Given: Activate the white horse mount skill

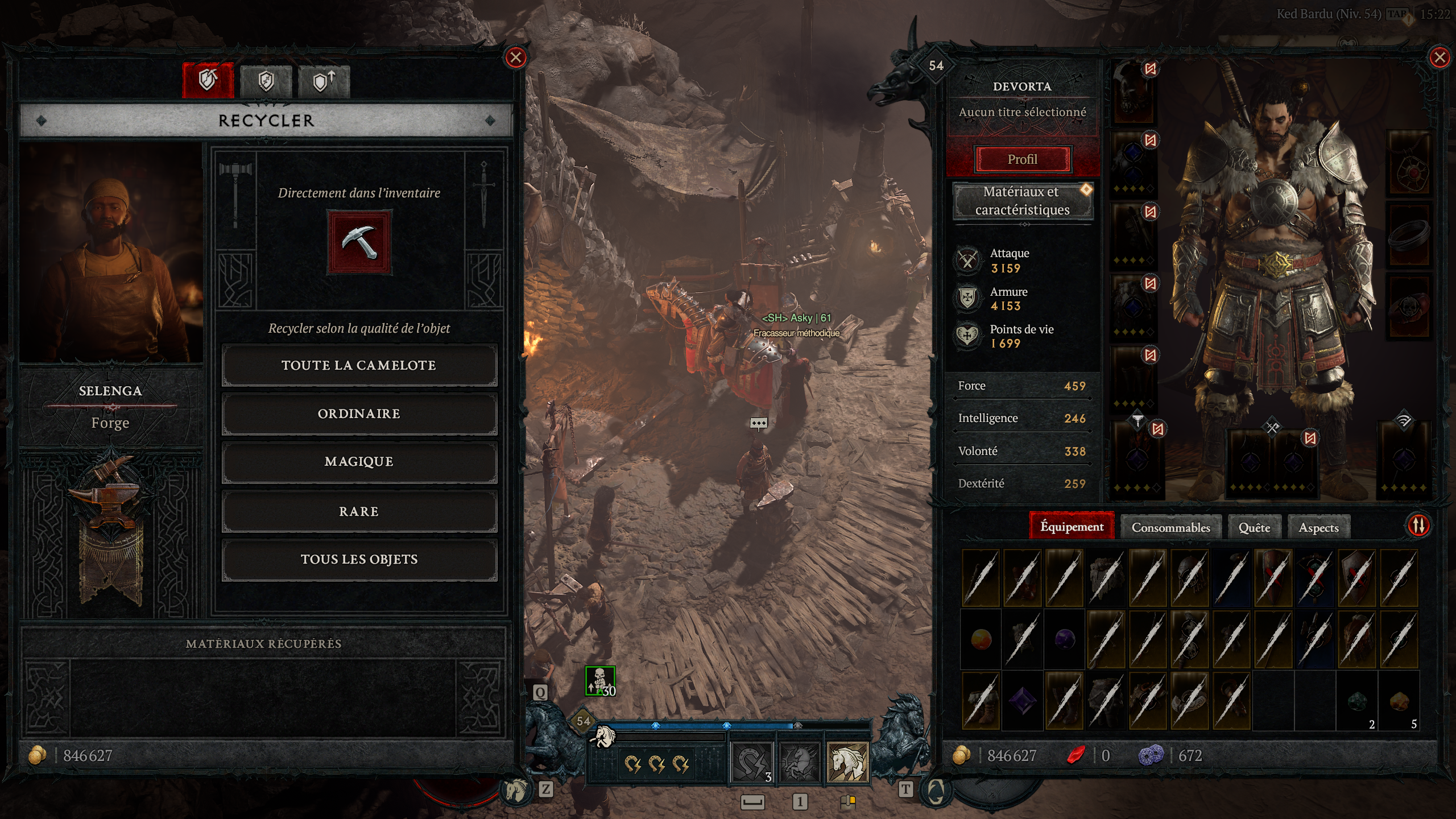Looking at the screenshot, I should click(x=847, y=762).
